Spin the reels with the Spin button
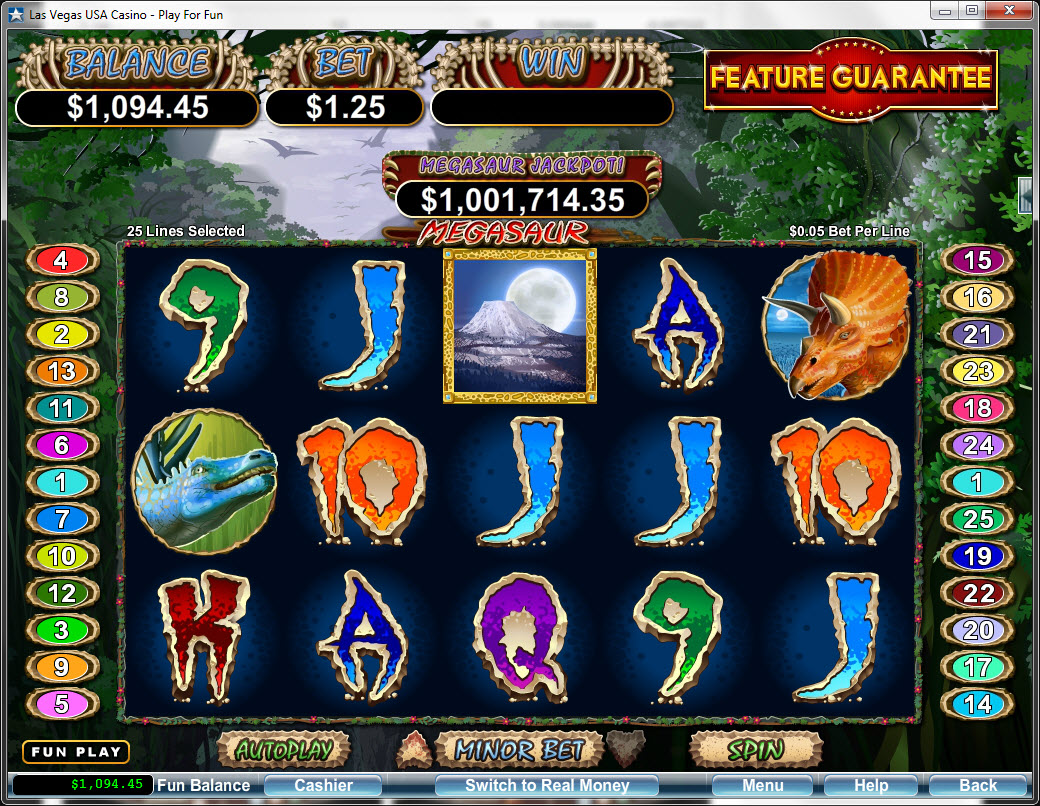Screen dimensions: 1040x806 click(x=755, y=749)
